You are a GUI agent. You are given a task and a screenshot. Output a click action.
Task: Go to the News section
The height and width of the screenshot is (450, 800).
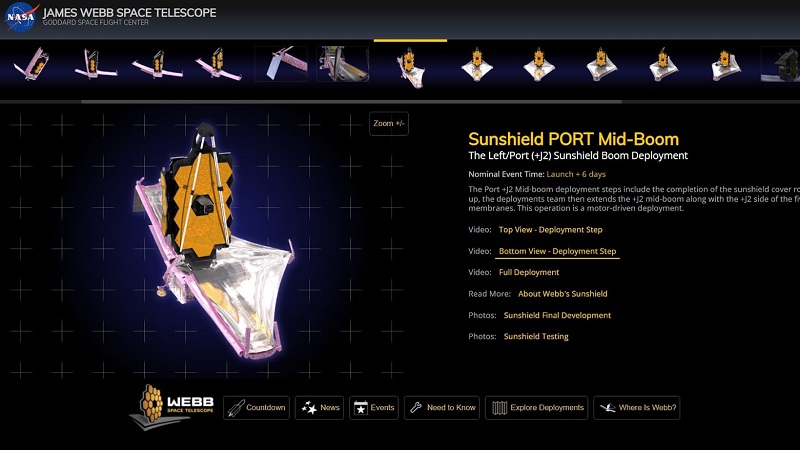(320, 407)
